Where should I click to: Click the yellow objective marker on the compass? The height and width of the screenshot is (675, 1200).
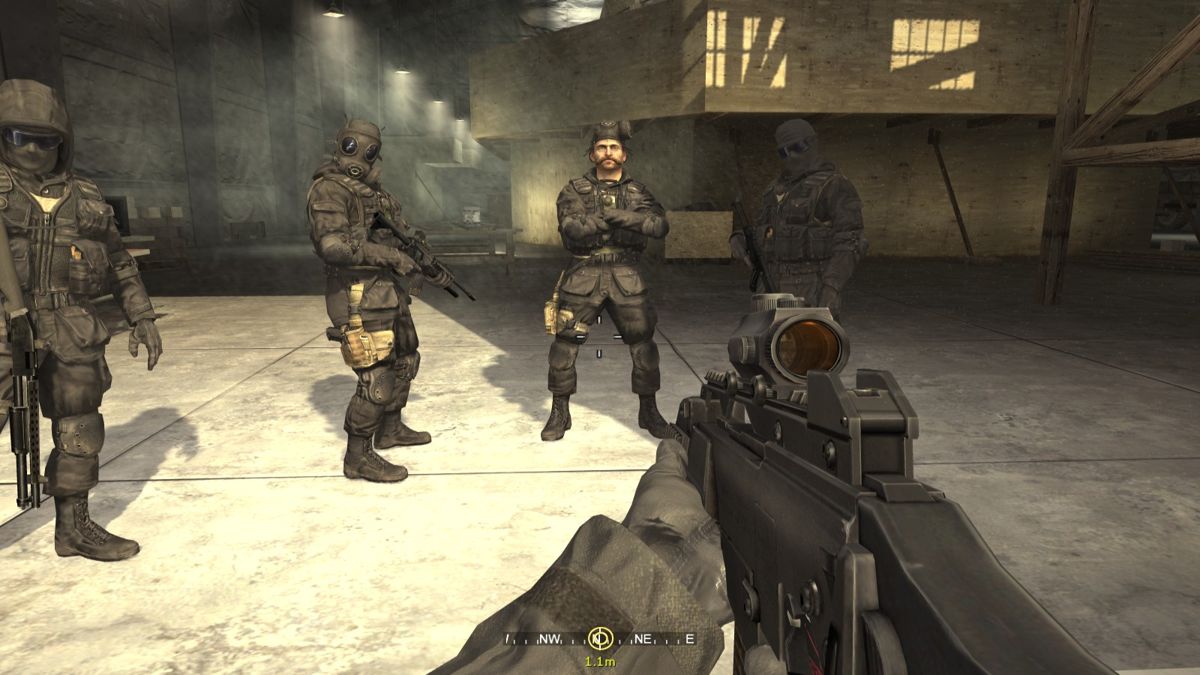click(600, 638)
